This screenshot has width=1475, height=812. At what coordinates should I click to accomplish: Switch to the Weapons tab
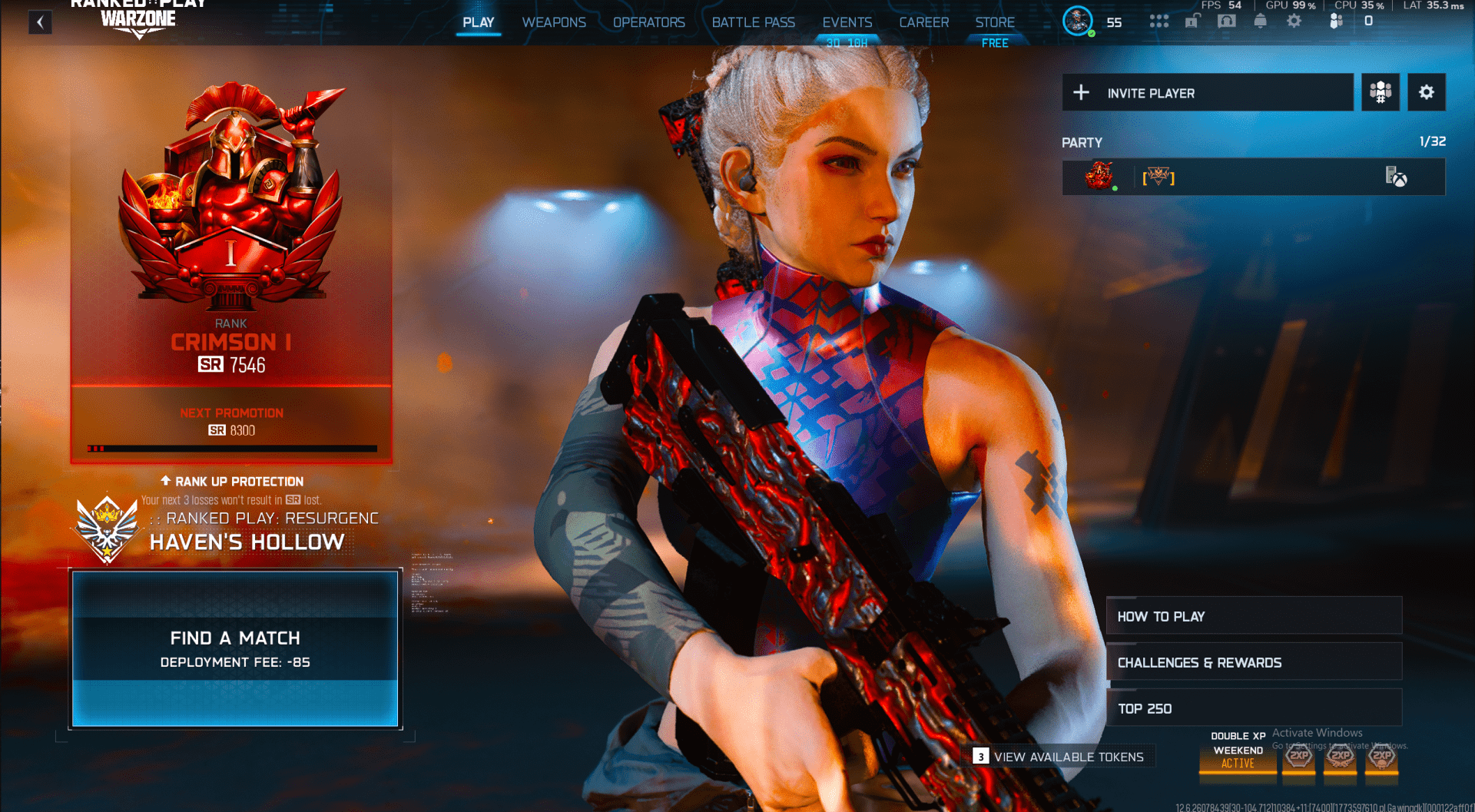554,22
